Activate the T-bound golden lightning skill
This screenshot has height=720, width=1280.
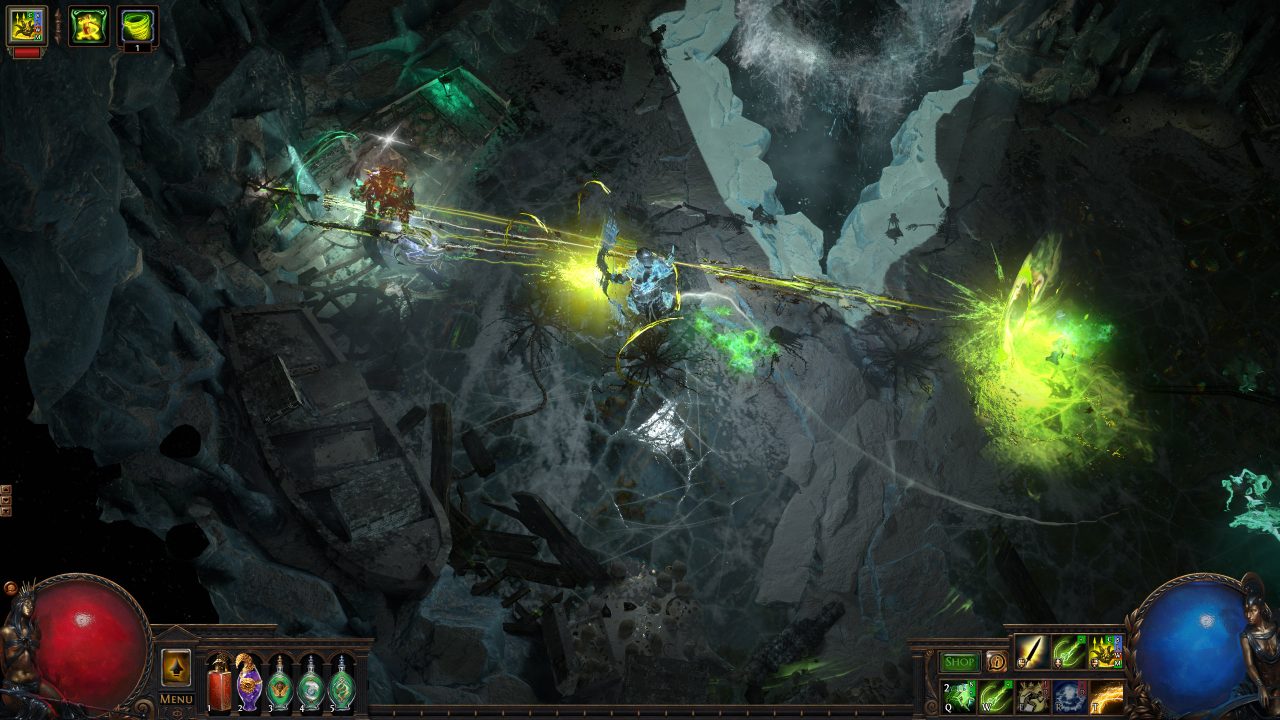click(x=1105, y=696)
